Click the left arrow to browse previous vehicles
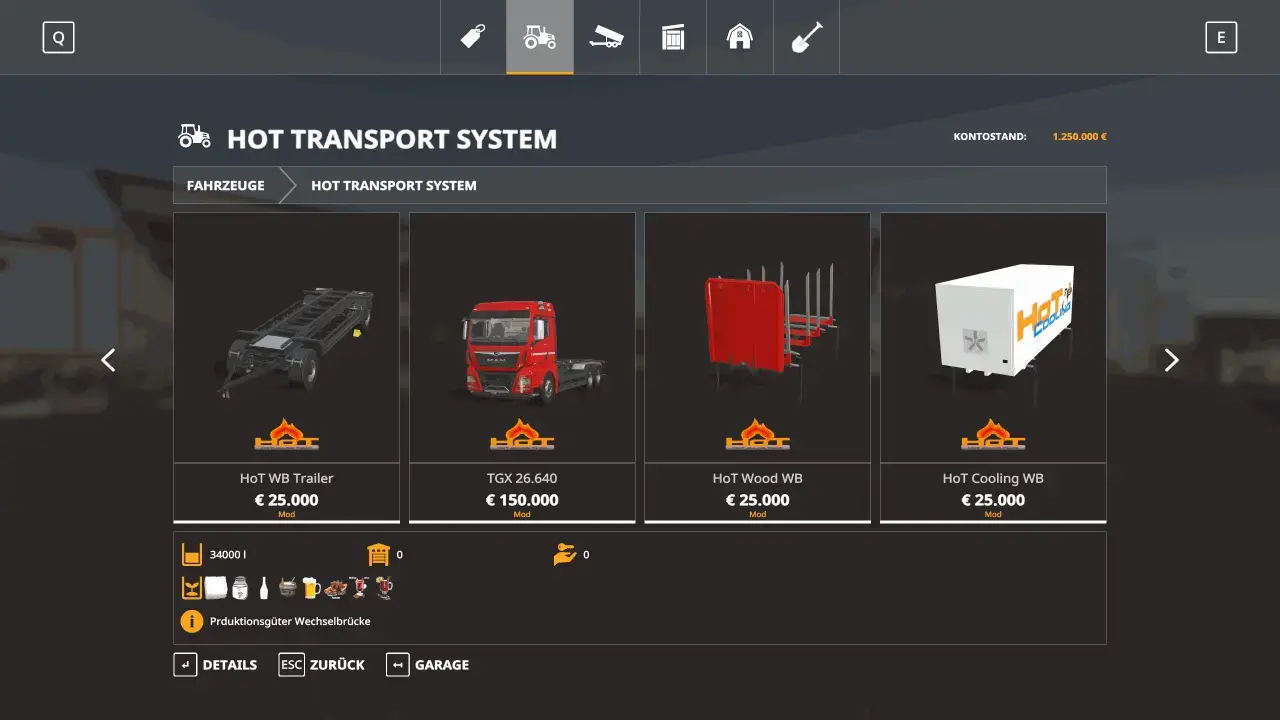 tap(107, 359)
